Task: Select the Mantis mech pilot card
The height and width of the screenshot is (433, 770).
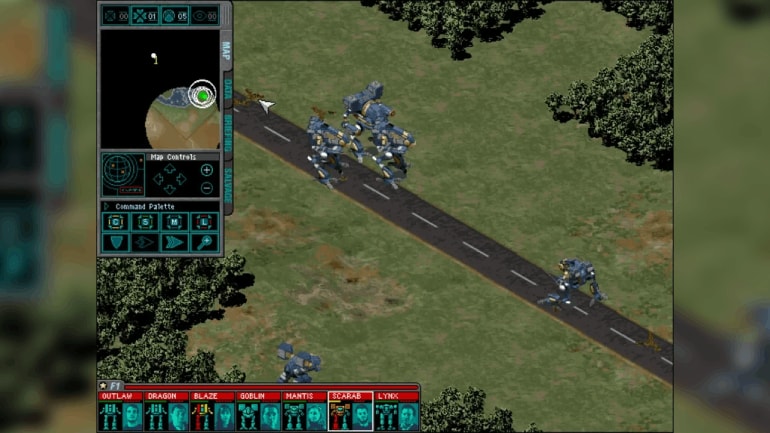Action: coord(304,412)
